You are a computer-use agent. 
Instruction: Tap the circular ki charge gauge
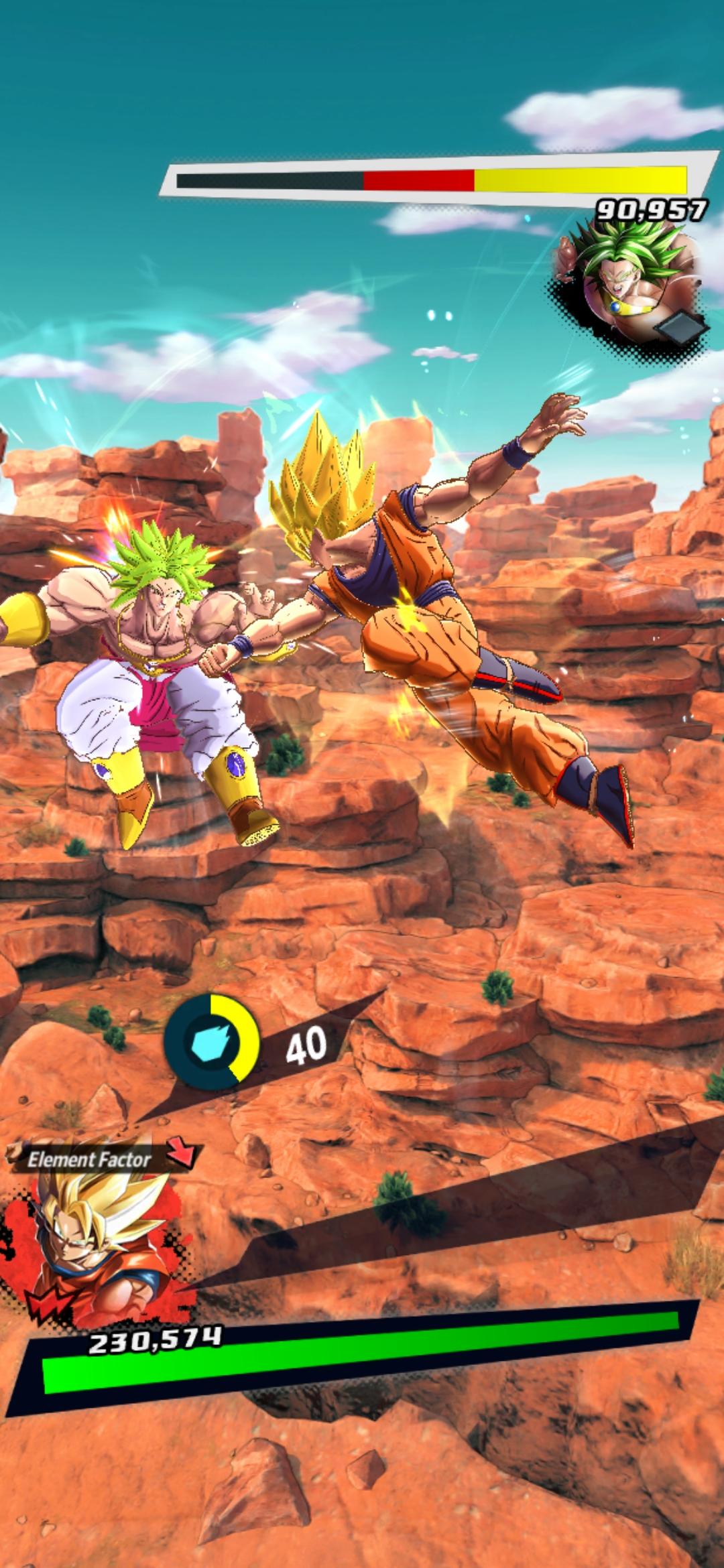tap(212, 1041)
